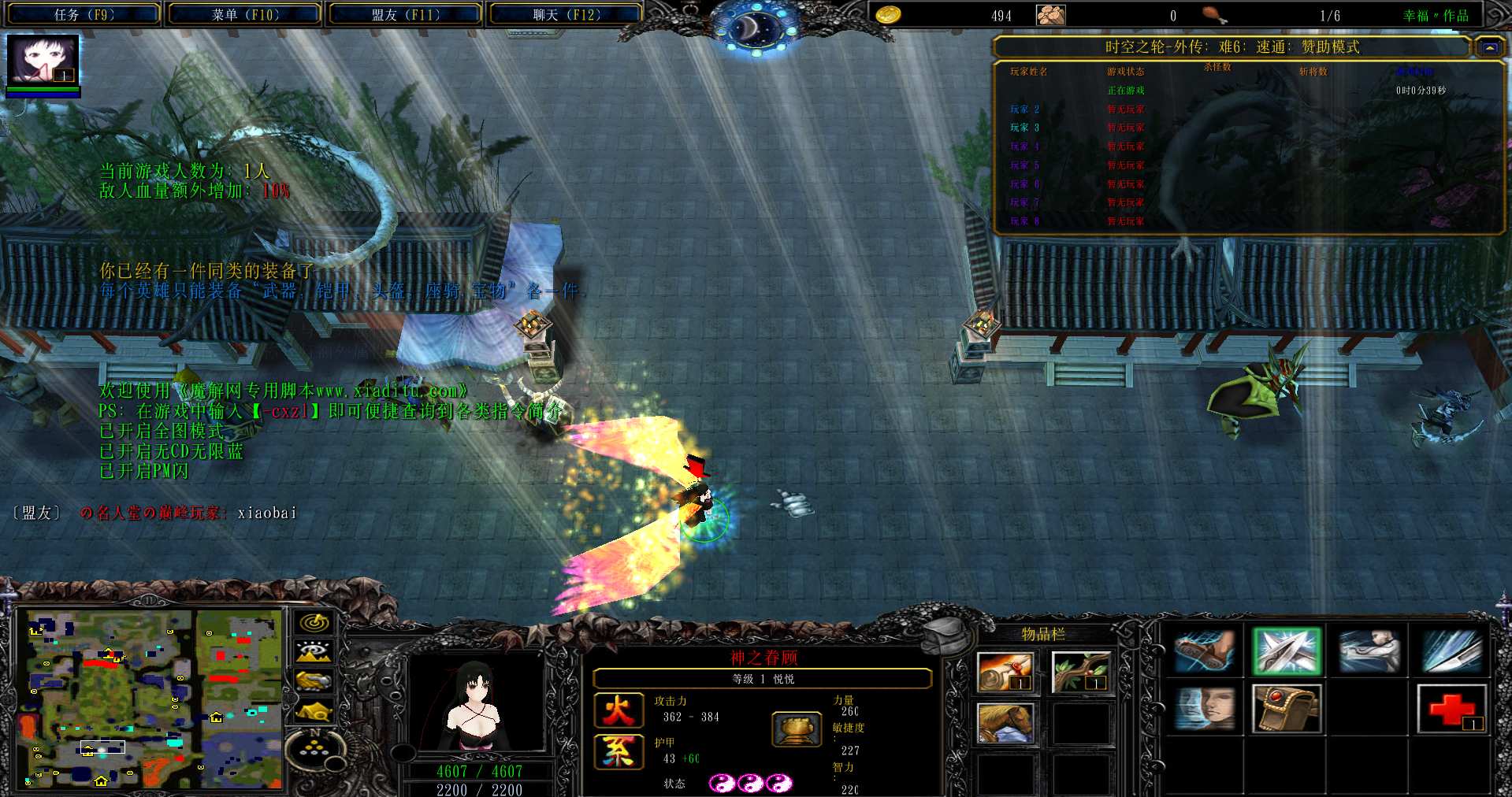Image resolution: width=1512 pixels, height=797 pixels.
Task: Select the hero portrait icon at top-left
Action: [x=43, y=60]
